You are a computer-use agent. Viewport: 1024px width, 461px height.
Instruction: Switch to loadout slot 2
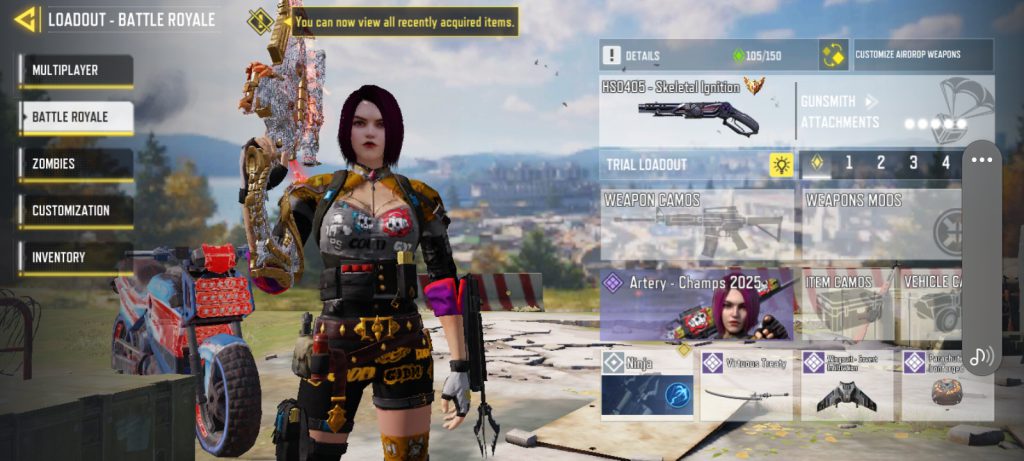pyautogui.click(x=880, y=163)
